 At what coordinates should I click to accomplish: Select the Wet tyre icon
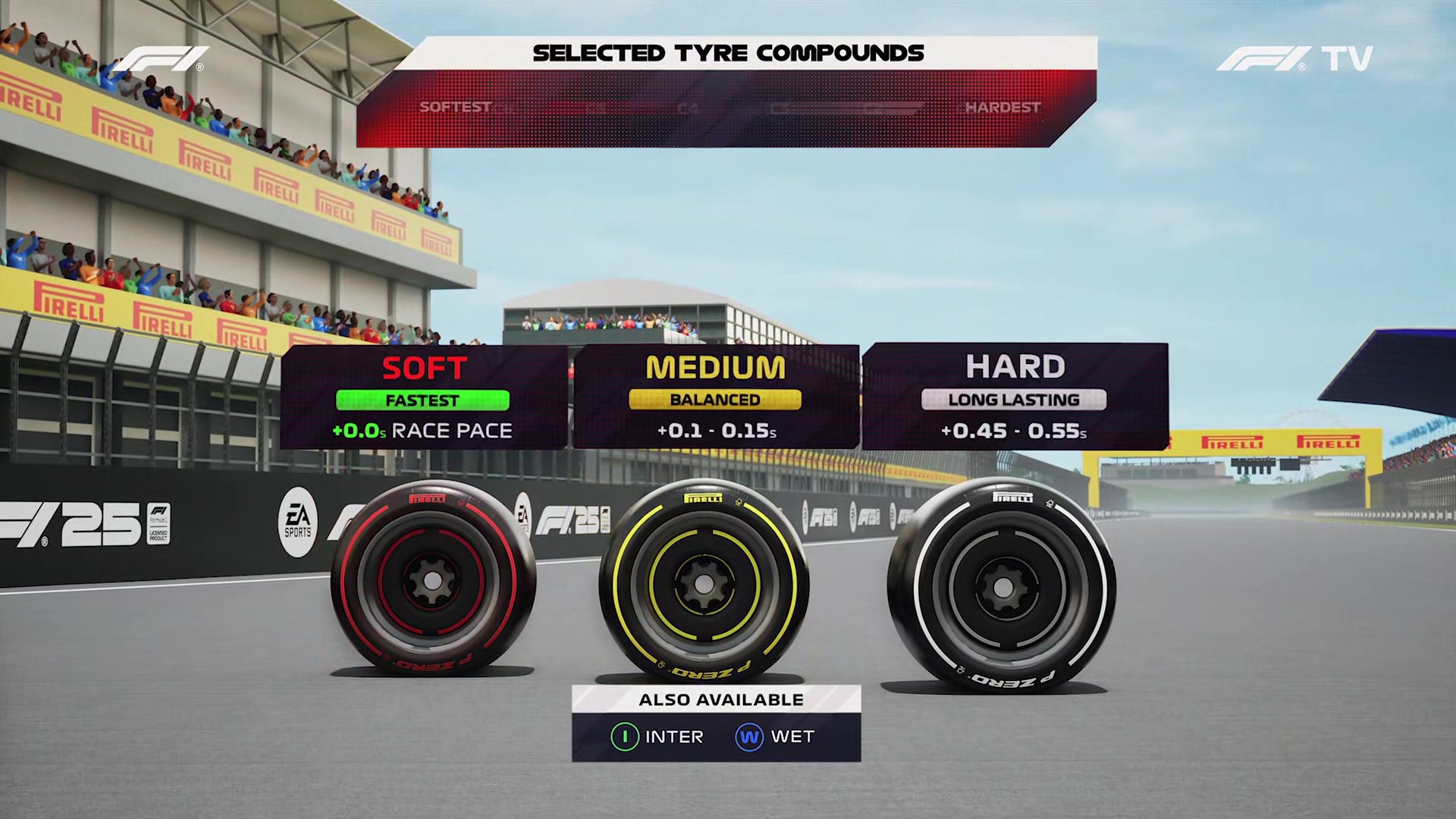pos(748,736)
